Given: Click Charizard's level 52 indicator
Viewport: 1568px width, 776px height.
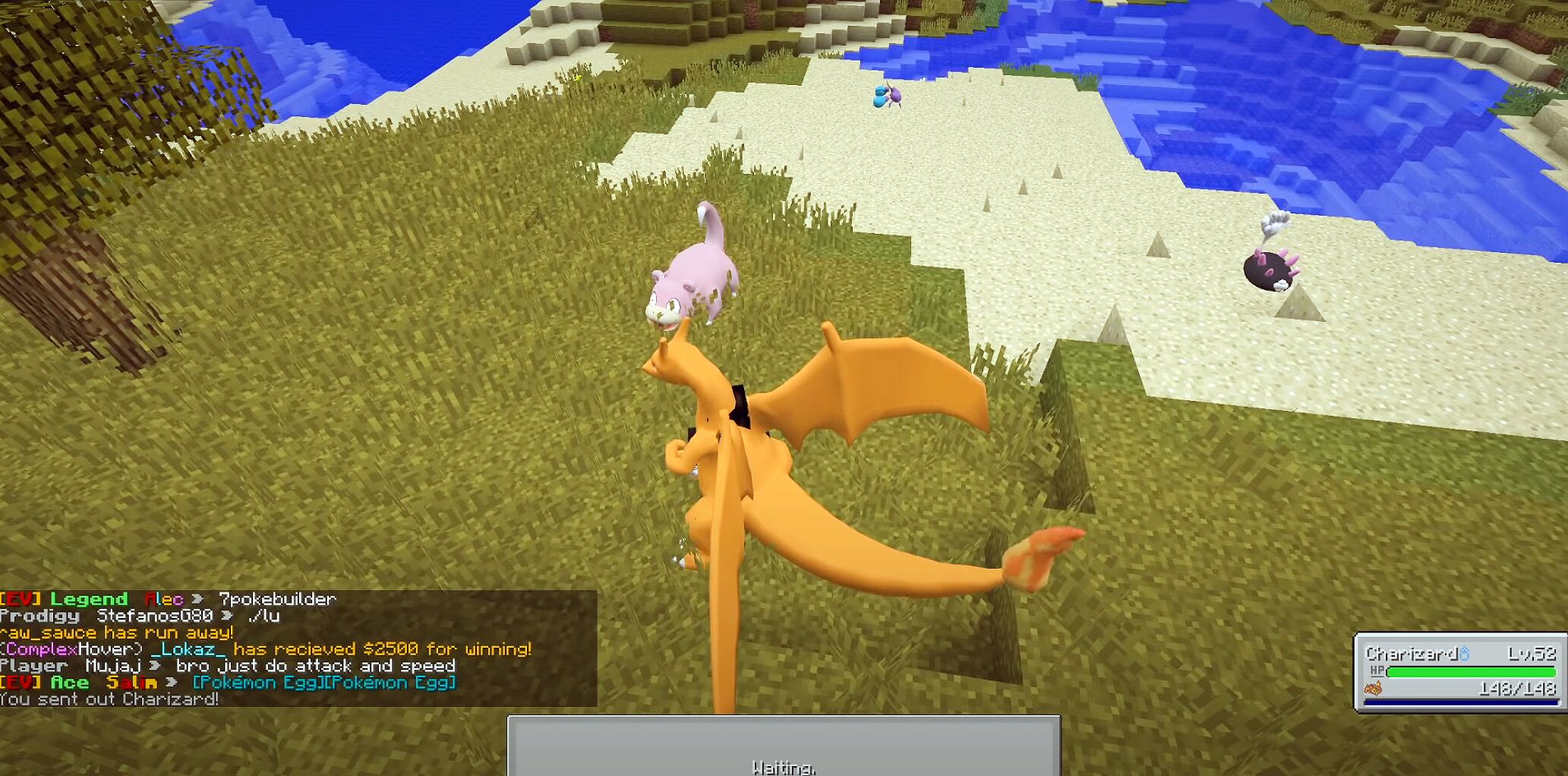Looking at the screenshot, I should [1532, 653].
